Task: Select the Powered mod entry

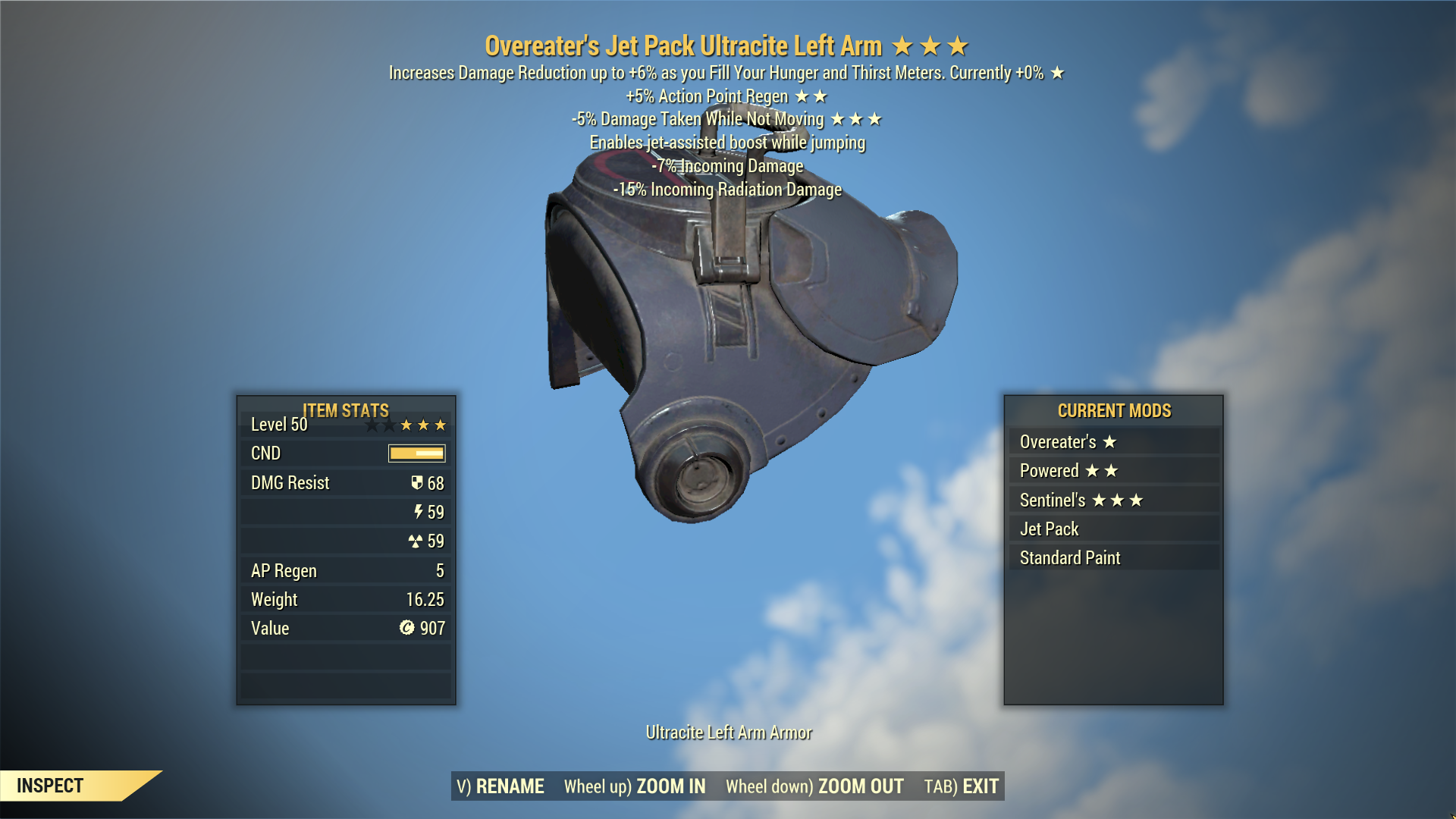Action: coord(1113,471)
